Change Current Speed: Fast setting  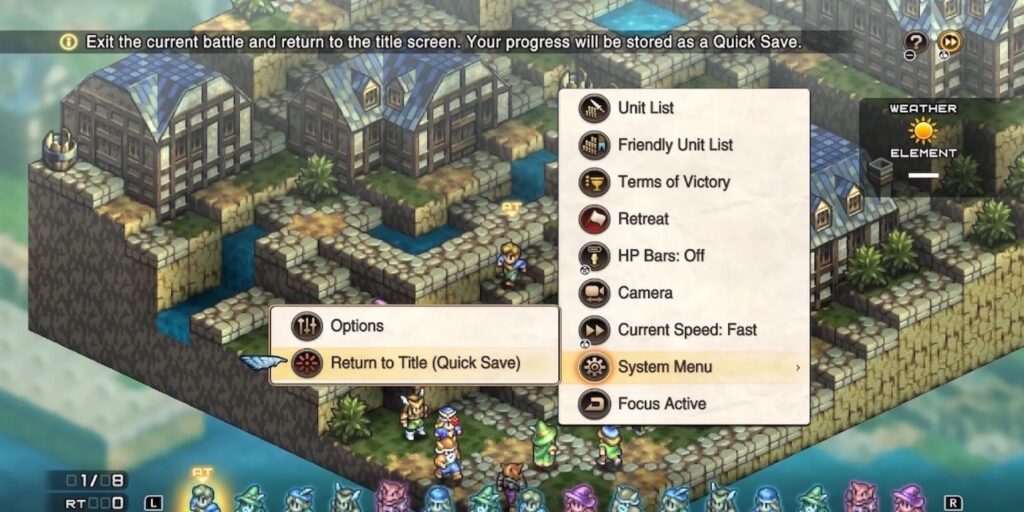[686, 330]
